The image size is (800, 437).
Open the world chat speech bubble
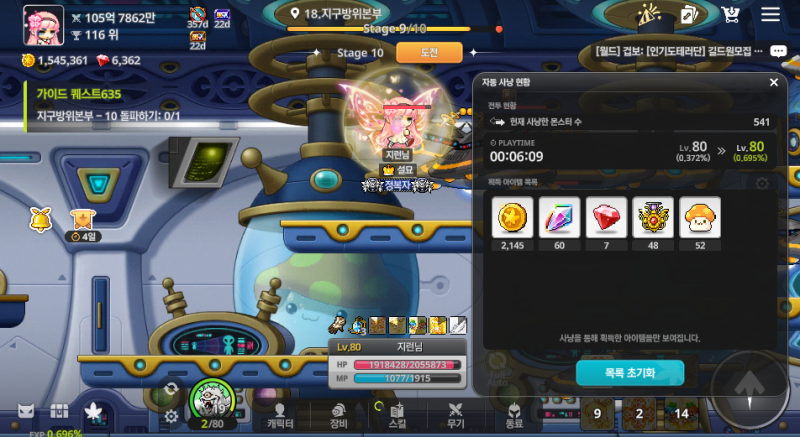pos(776,50)
